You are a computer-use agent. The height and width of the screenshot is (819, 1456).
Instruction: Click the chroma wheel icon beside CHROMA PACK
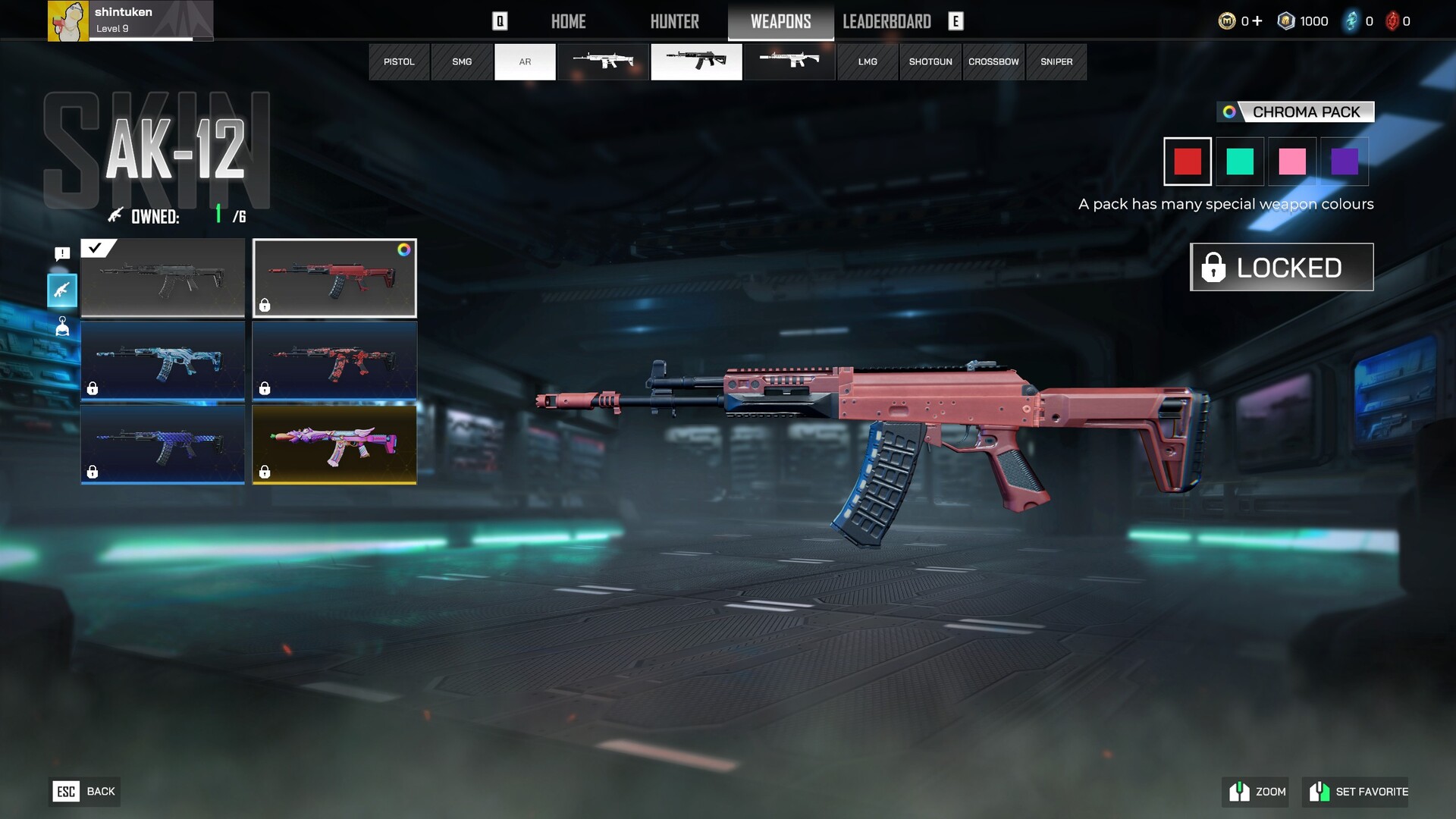(1231, 111)
